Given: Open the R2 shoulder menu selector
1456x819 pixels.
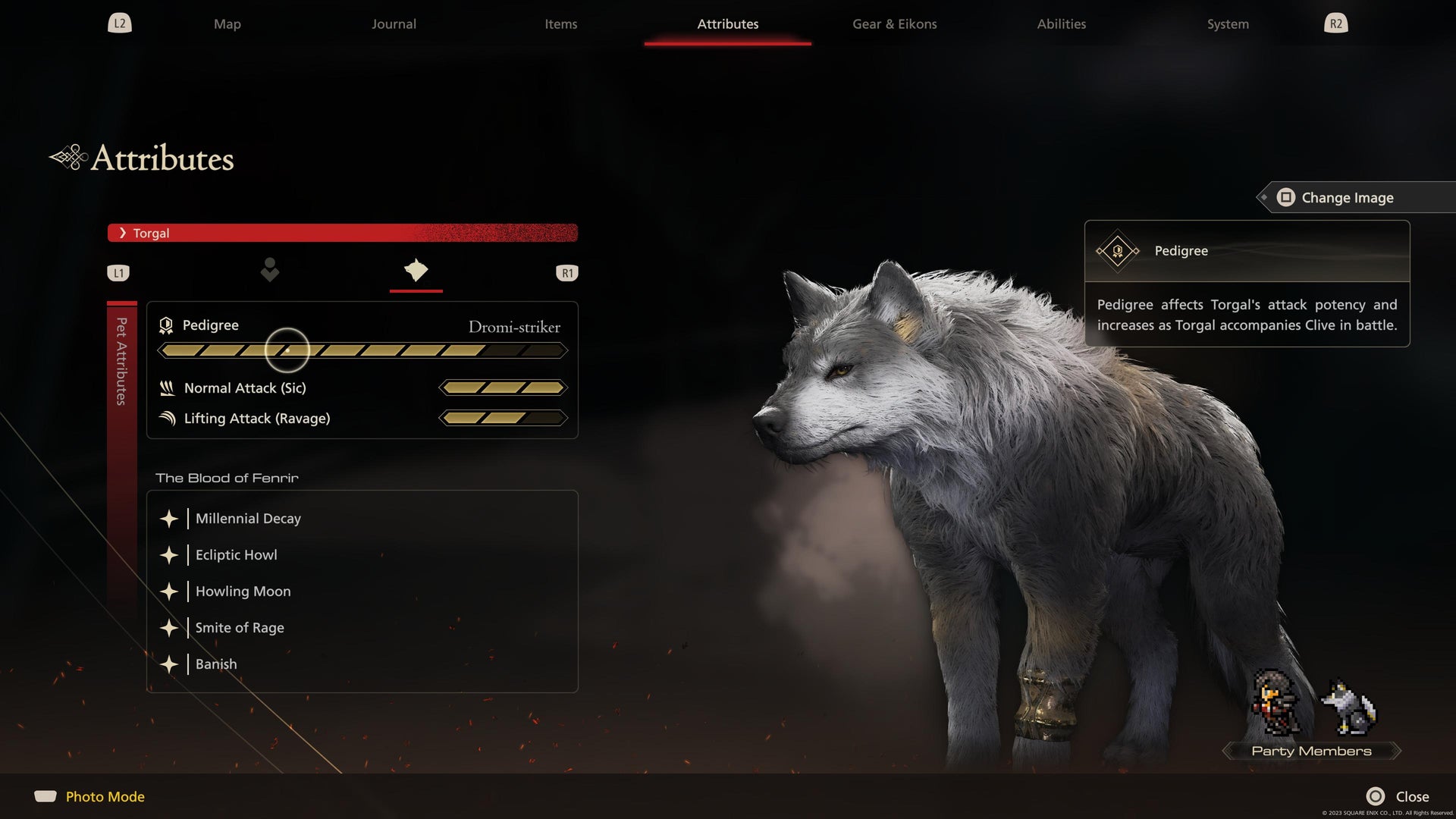Looking at the screenshot, I should (x=1336, y=23).
